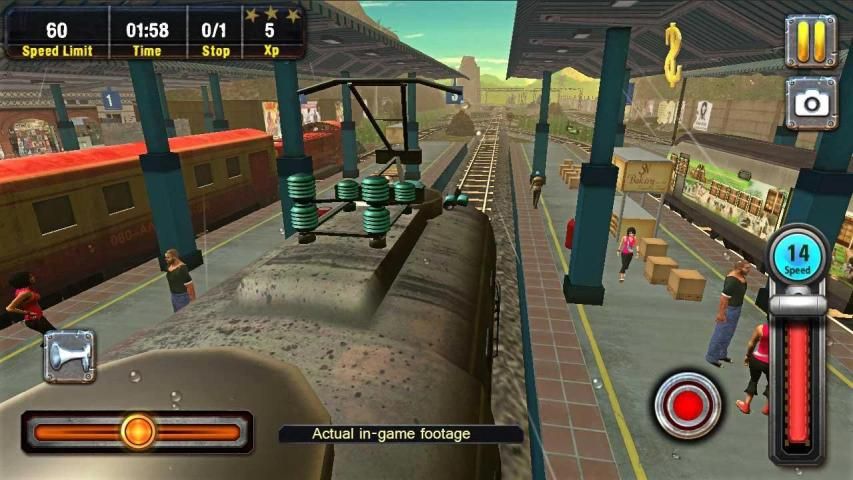The image size is (853, 480).
Task: Pause the game with the pause button
Action: (x=810, y=40)
